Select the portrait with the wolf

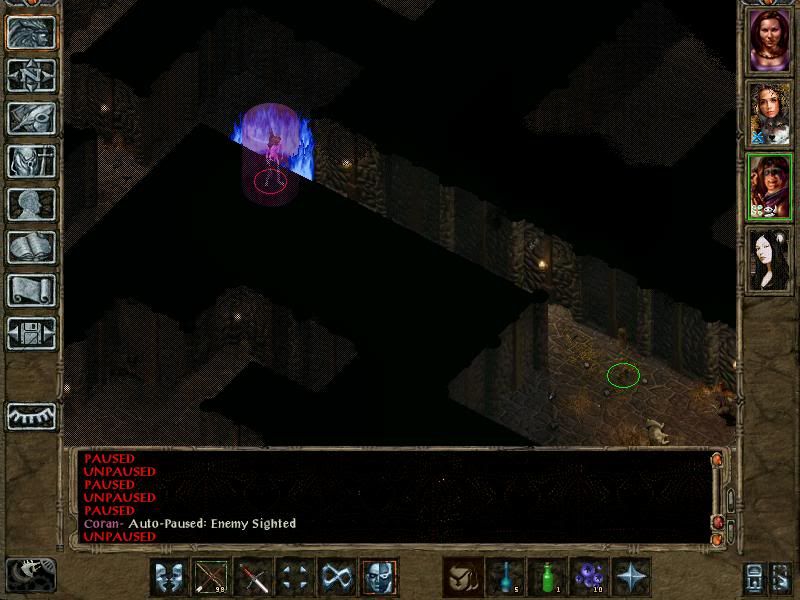coord(770,114)
